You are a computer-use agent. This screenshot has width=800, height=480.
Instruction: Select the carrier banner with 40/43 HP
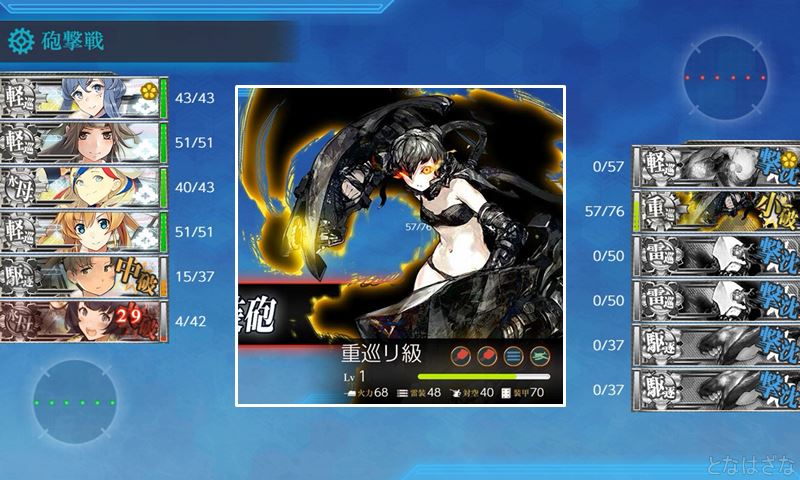82,187
